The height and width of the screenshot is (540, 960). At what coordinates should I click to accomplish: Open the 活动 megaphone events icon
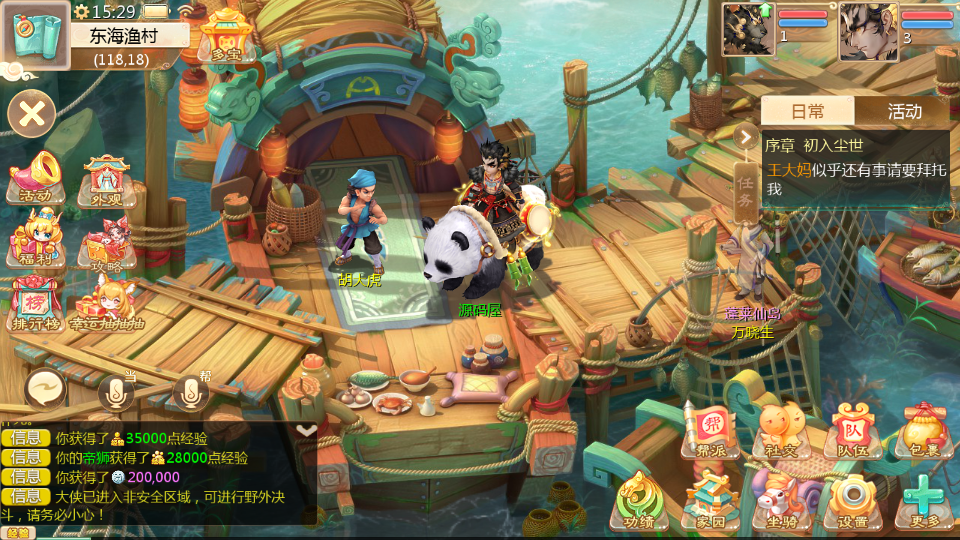point(36,178)
